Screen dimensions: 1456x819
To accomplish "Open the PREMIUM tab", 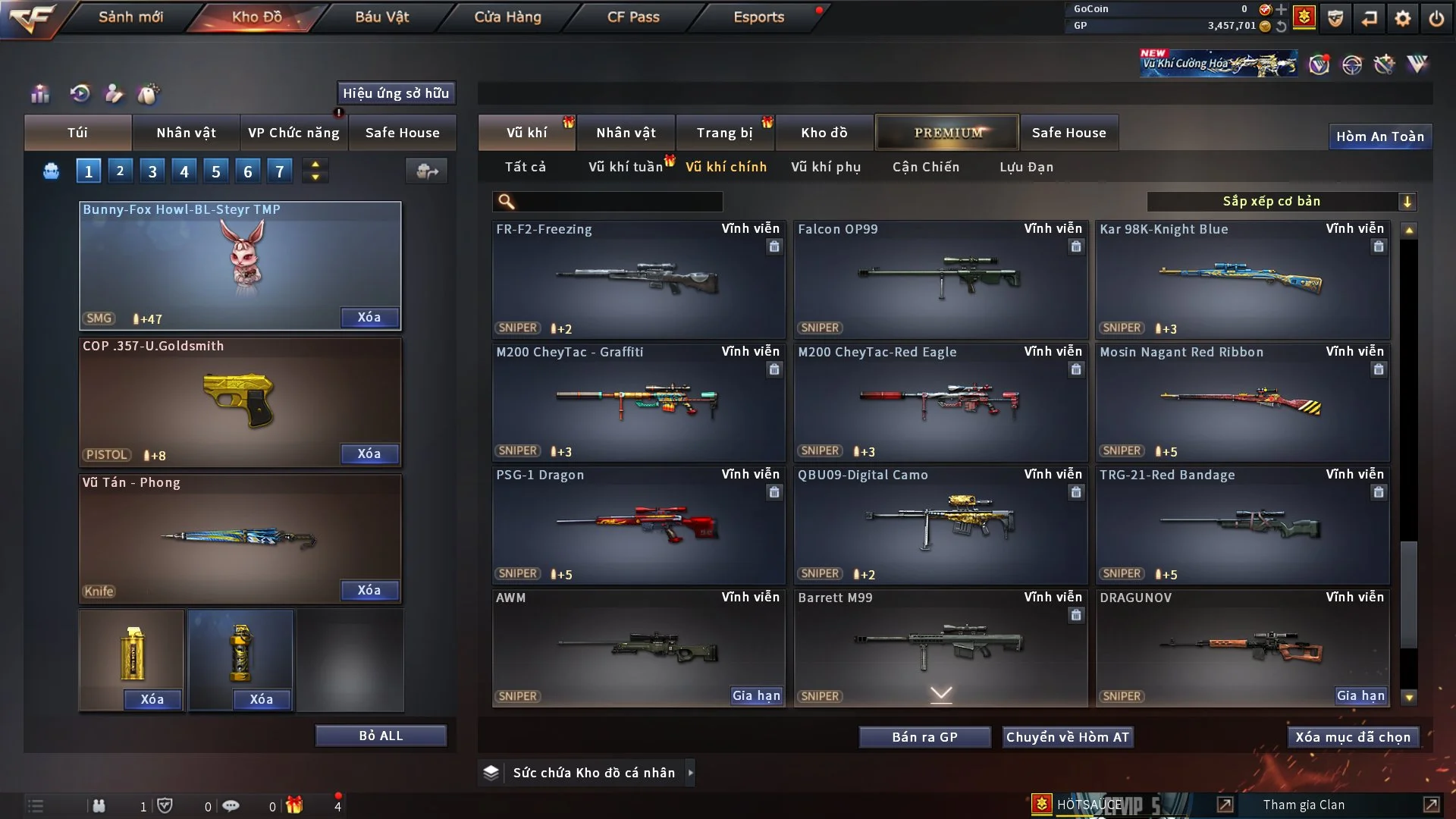I will coord(947,133).
